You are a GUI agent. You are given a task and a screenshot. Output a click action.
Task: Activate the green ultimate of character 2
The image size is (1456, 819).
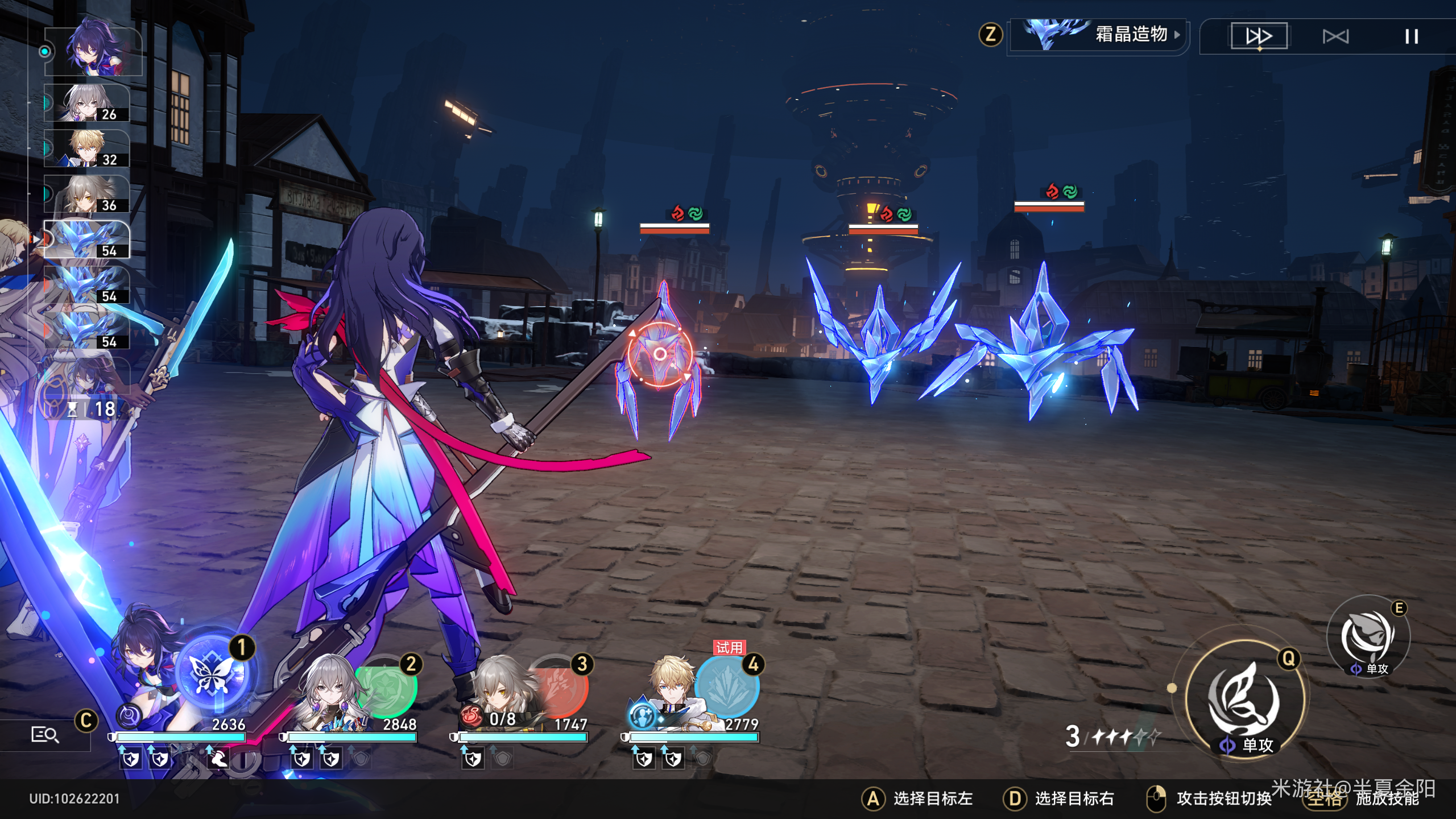pos(388,687)
